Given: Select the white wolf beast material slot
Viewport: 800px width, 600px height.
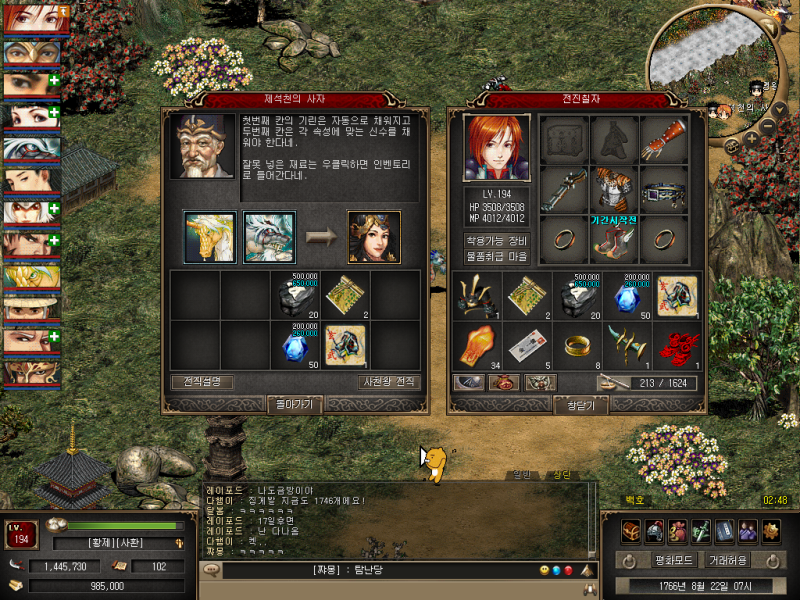Looking at the screenshot, I should [x=269, y=236].
